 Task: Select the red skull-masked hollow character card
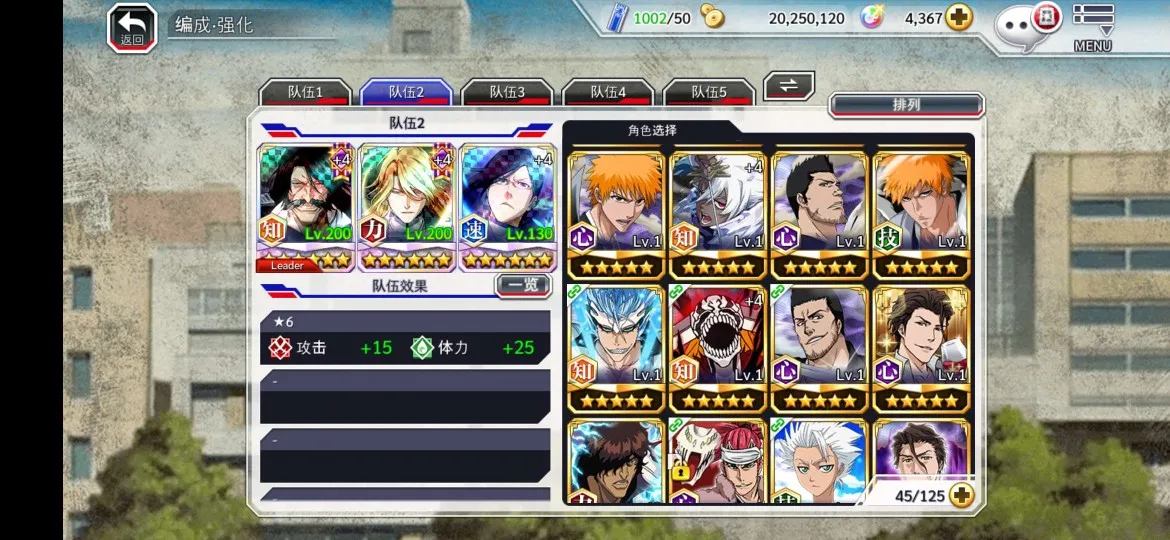point(717,349)
